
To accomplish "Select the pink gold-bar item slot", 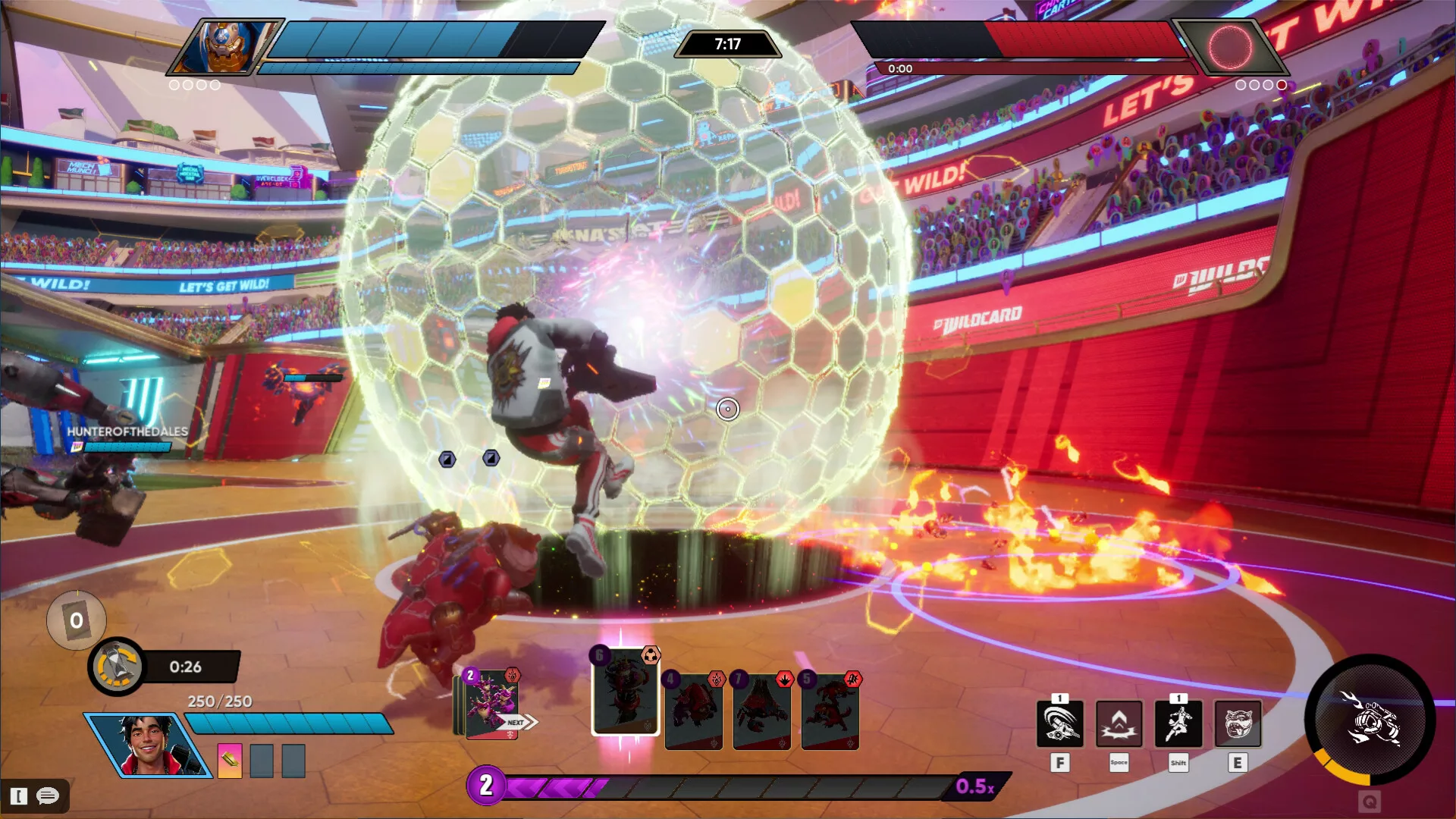I will [x=230, y=760].
